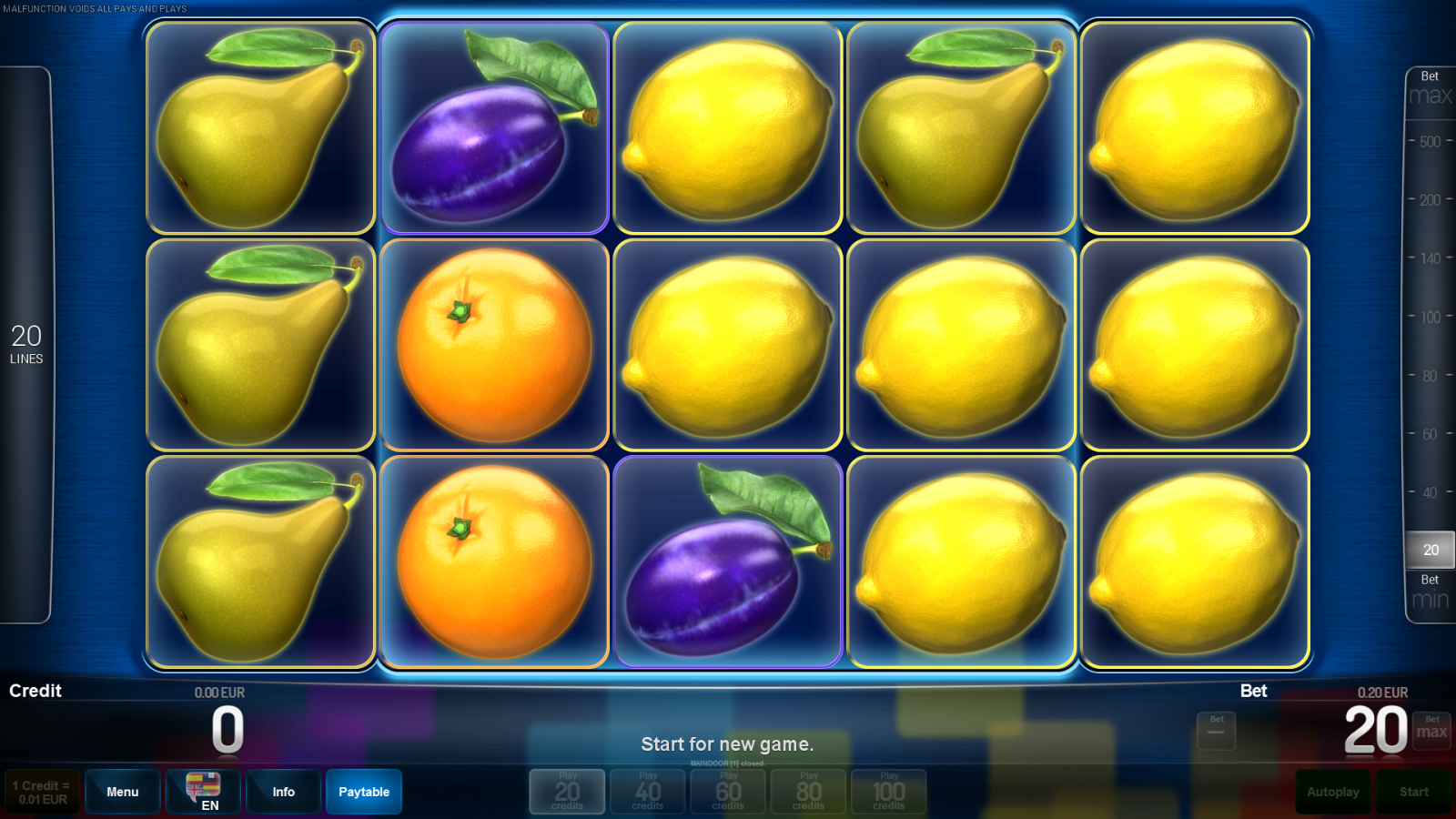Click the plum symbol on the second reel
The height and width of the screenshot is (819, 1456).
[x=494, y=127]
